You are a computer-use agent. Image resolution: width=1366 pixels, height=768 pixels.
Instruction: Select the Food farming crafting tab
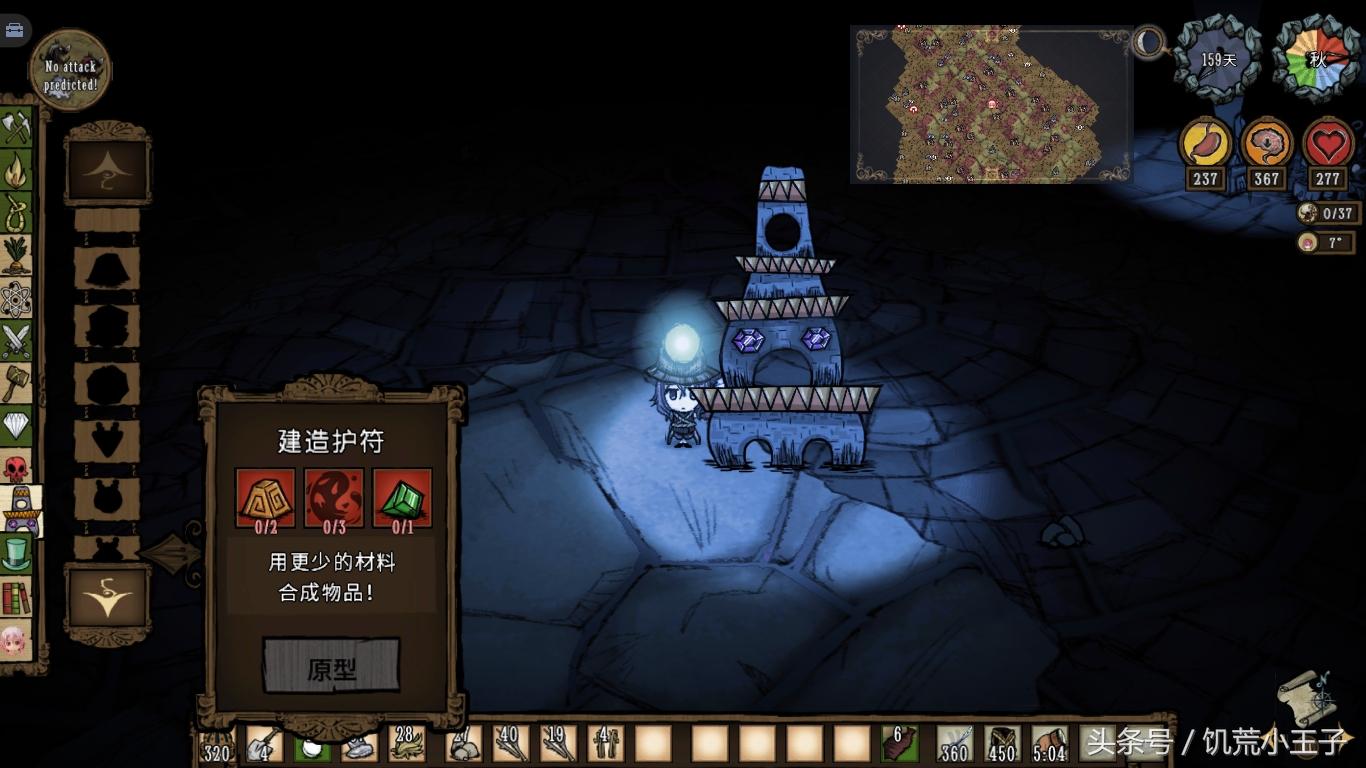pyautogui.click(x=16, y=256)
